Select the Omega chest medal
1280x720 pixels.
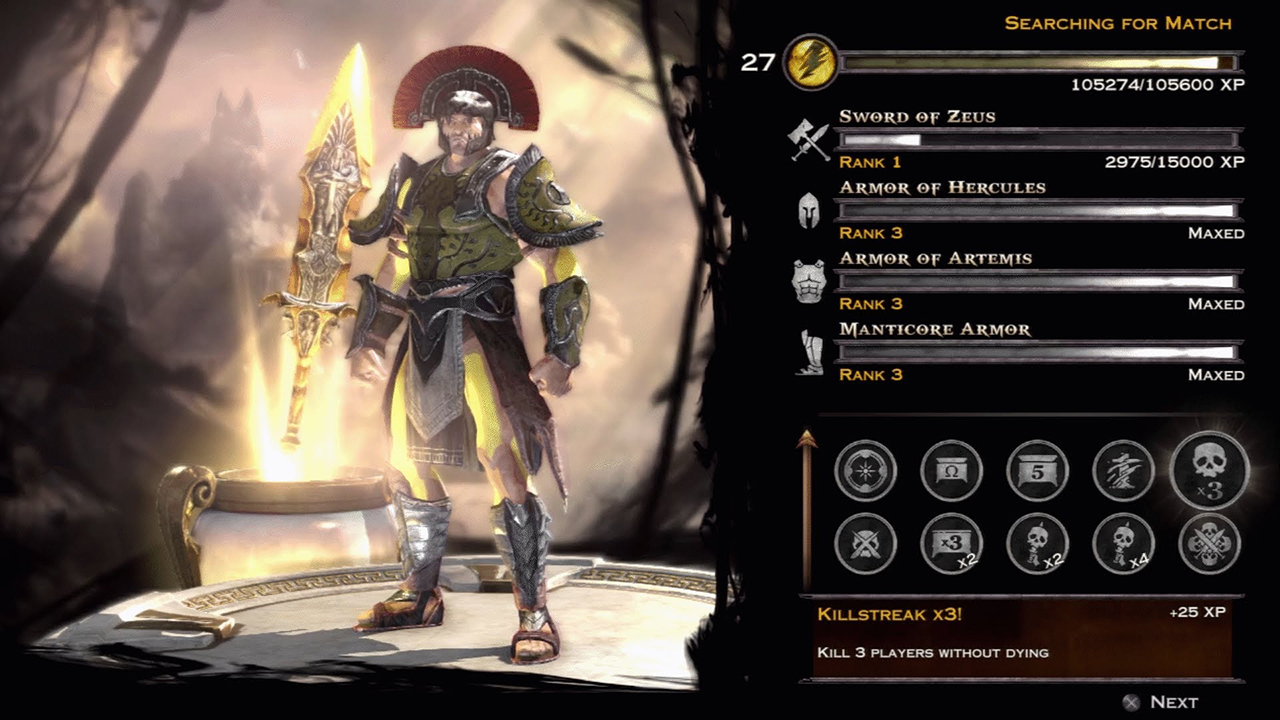951,470
